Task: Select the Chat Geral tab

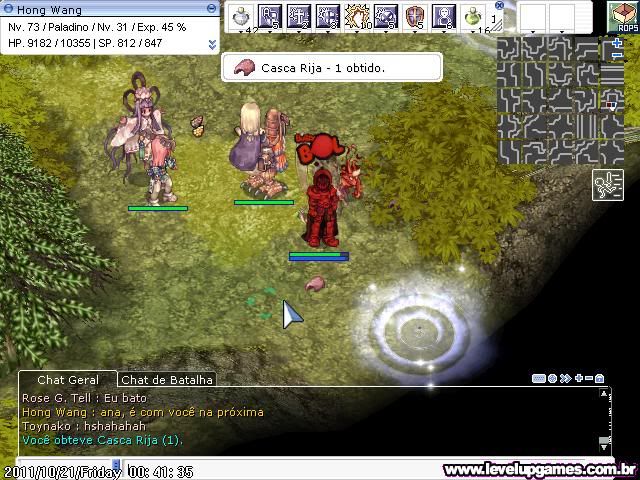Action: coord(65,380)
